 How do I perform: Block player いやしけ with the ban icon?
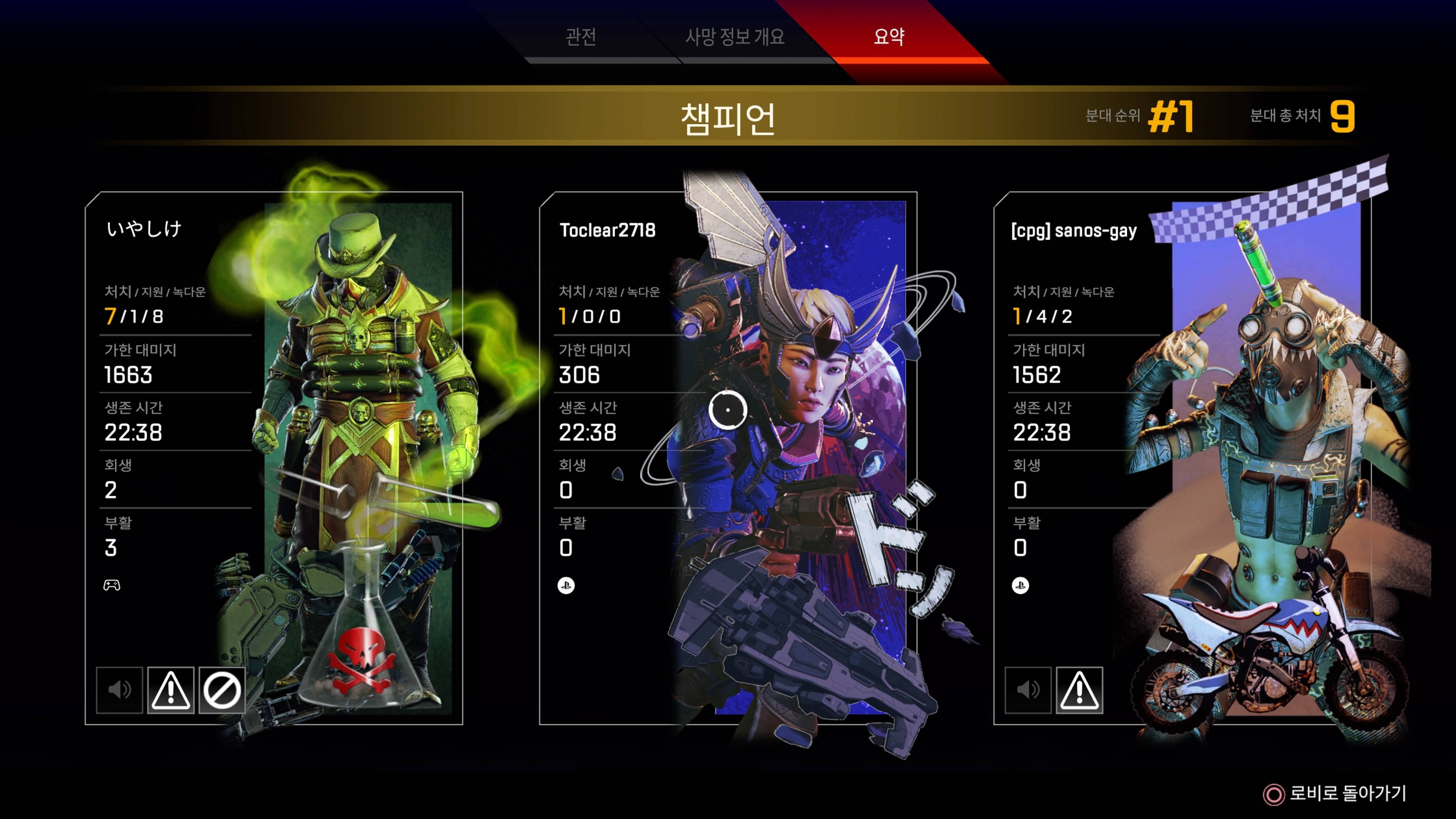[x=222, y=690]
